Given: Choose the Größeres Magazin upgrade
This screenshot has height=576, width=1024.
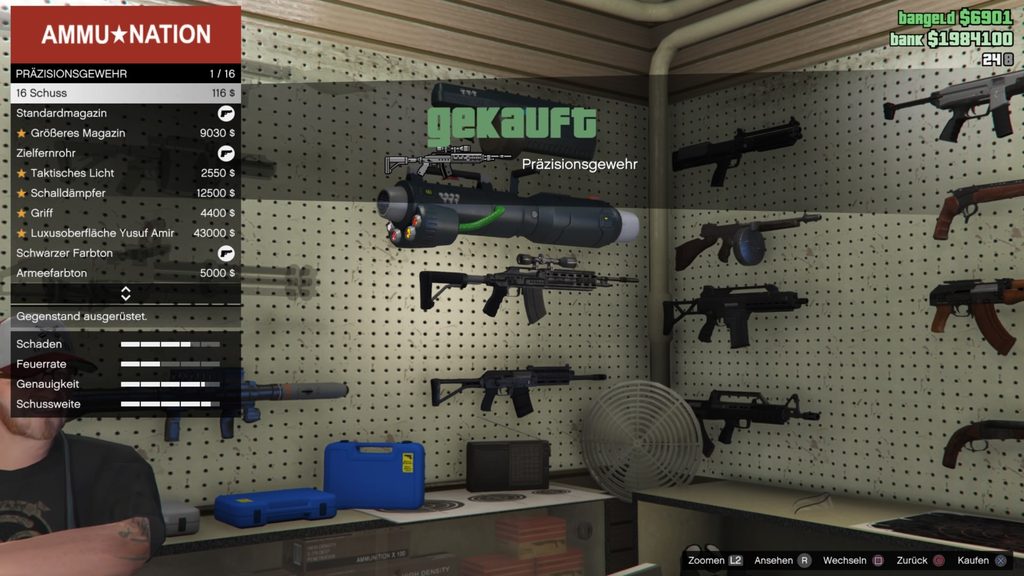Looking at the screenshot, I should (x=125, y=133).
